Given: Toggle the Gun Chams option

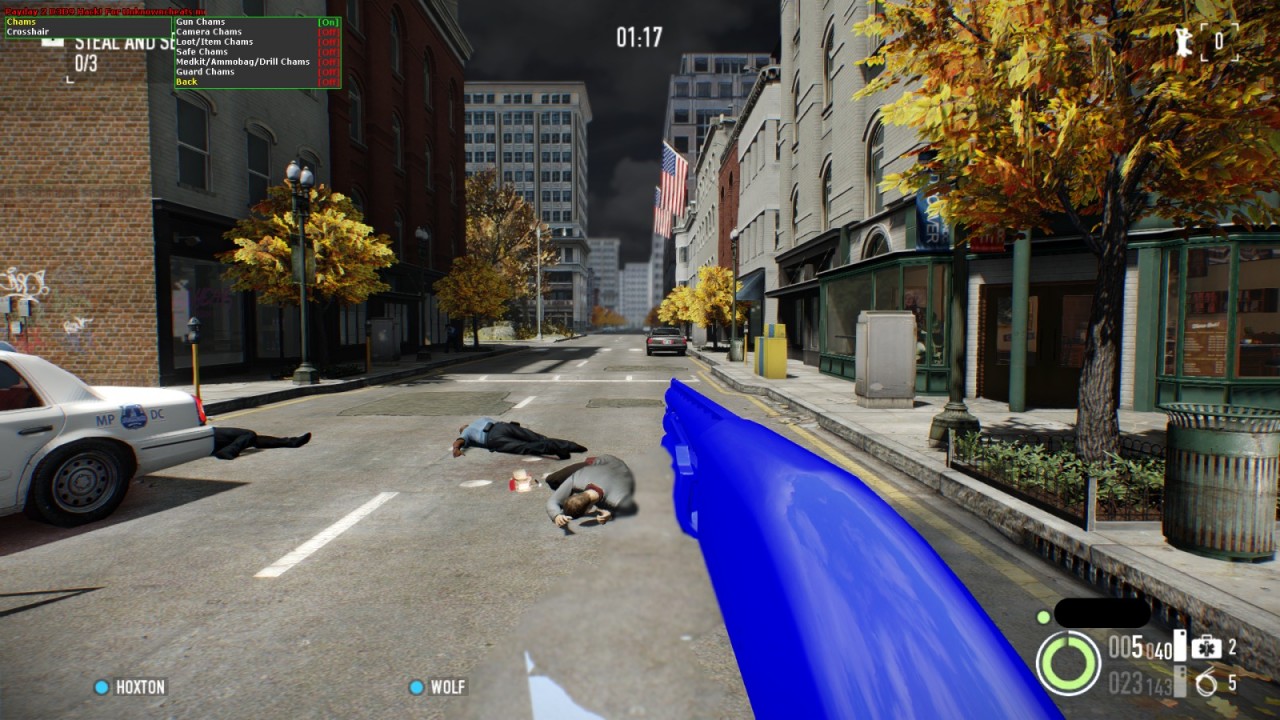Looking at the screenshot, I should tap(200, 22).
